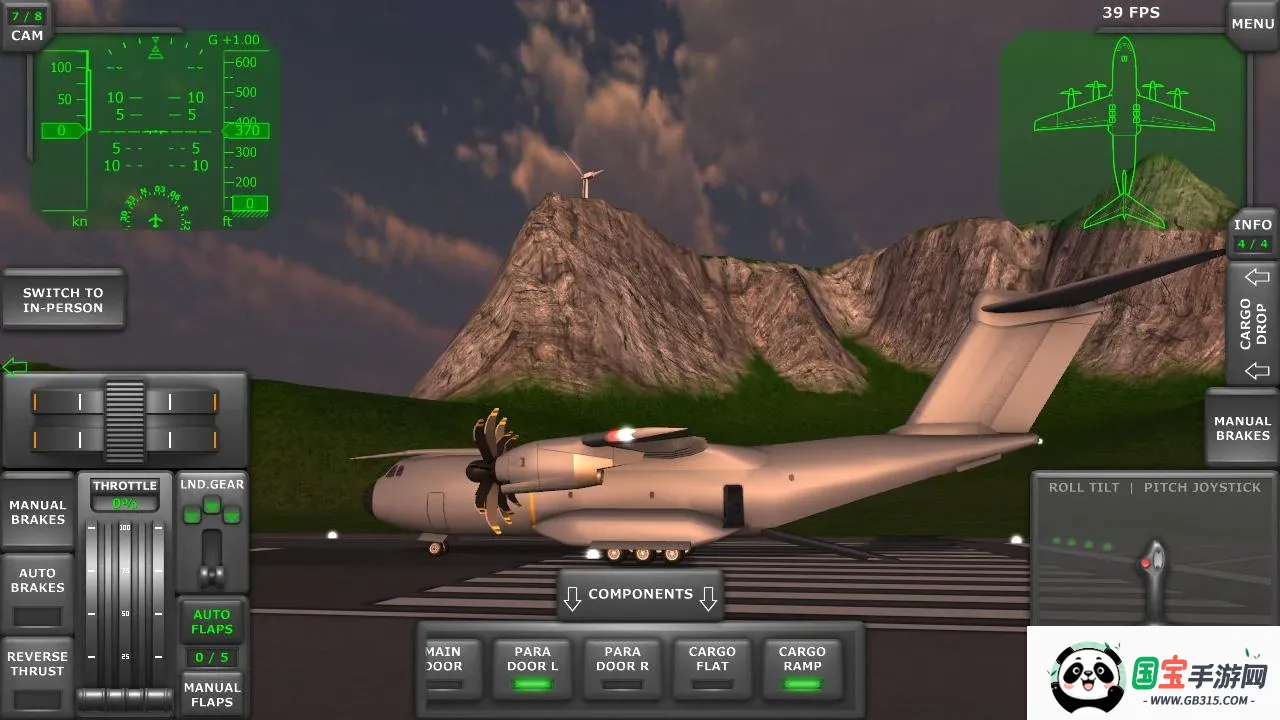The image size is (1280, 720).
Task: Activate CARGO DROP
Action: [x=1254, y=323]
